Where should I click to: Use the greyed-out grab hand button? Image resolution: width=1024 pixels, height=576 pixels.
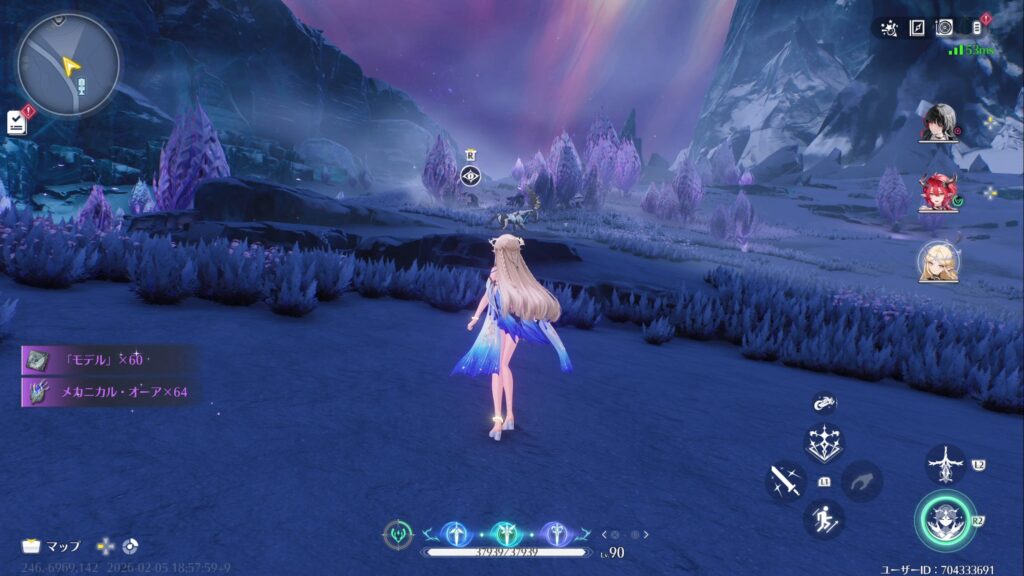[861, 481]
